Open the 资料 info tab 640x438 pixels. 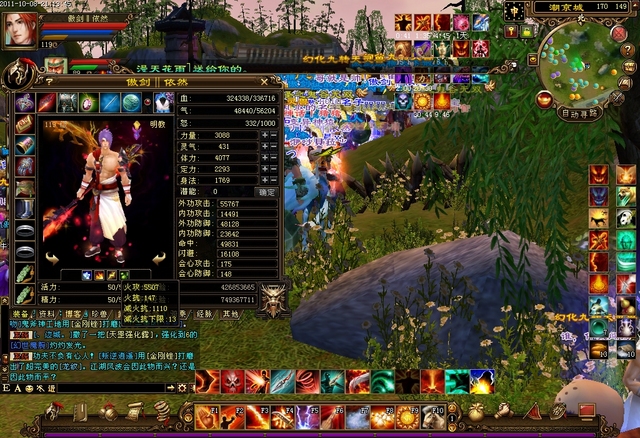pos(47,314)
